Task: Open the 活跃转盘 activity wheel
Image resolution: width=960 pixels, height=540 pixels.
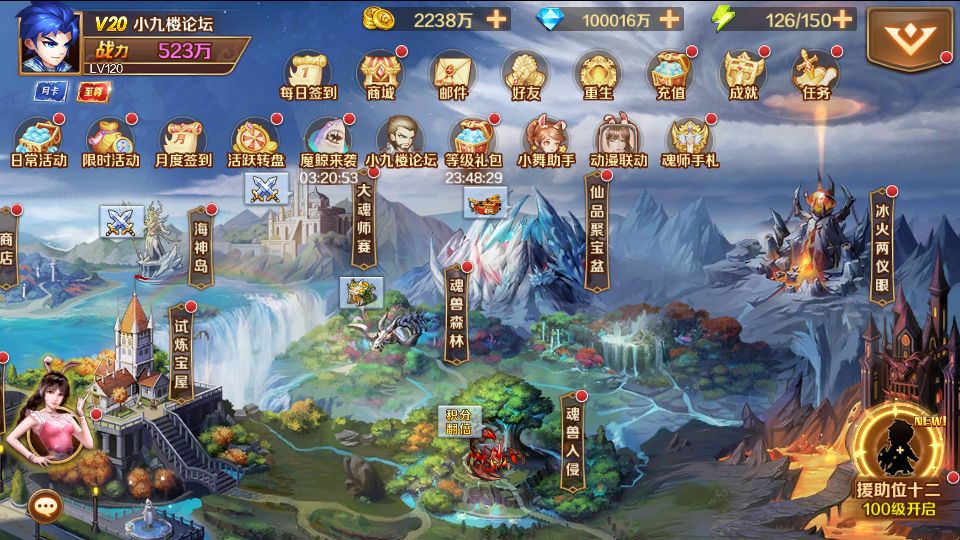Action: pos(256,139)
